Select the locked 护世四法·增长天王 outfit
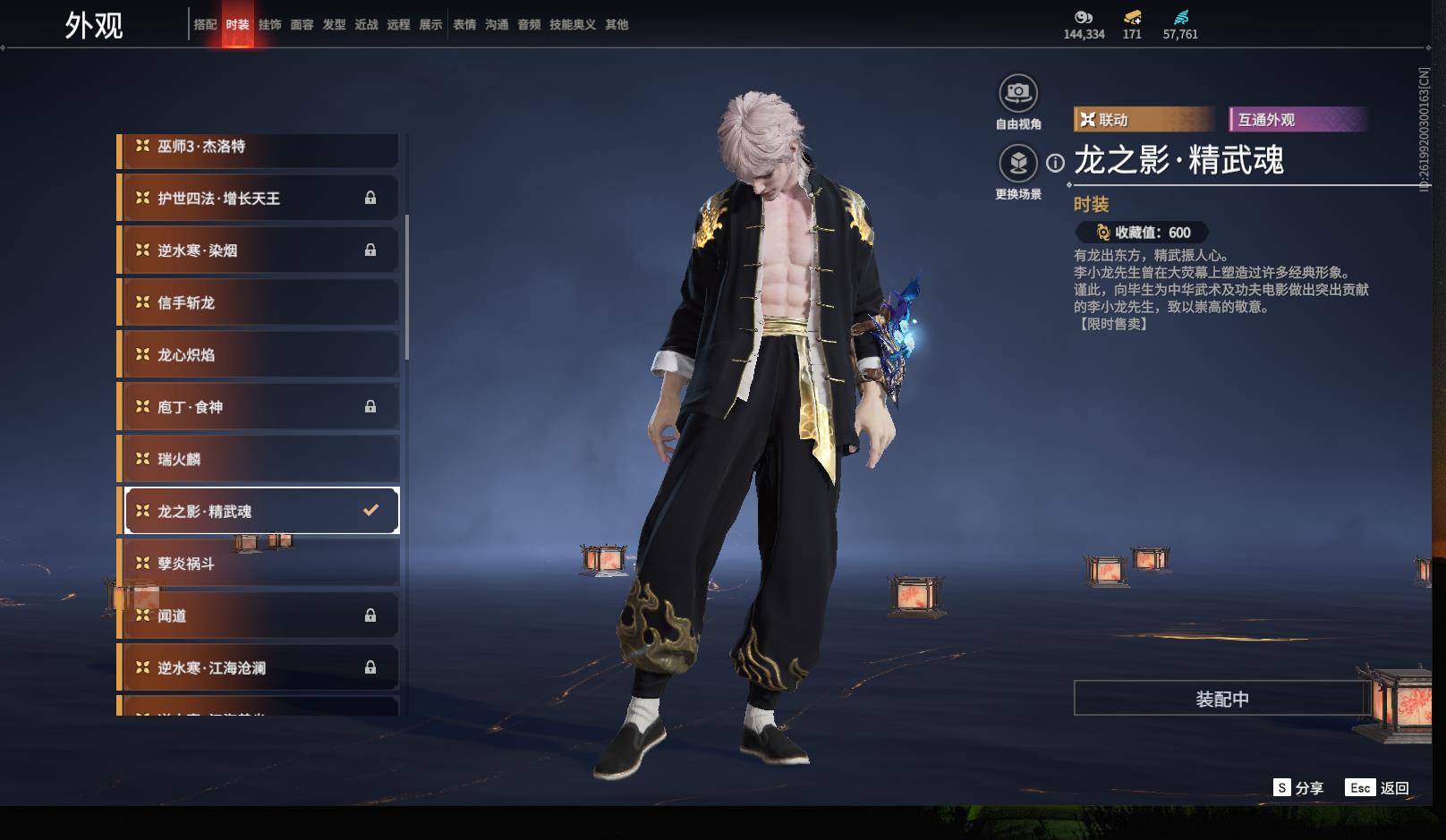 tap(259, 199)
